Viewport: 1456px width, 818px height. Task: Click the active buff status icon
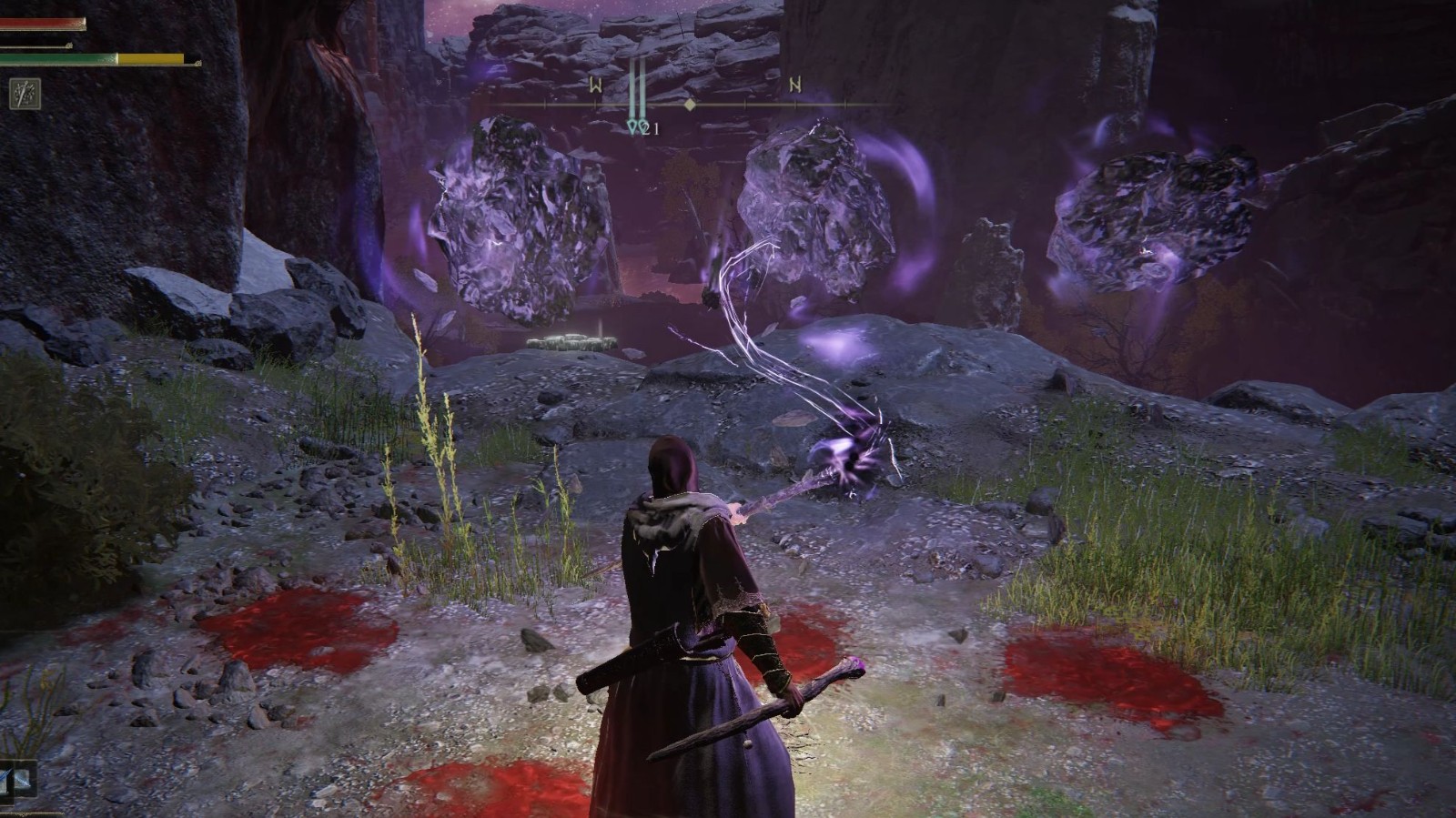pyautogui.click(x=23, y=92)
